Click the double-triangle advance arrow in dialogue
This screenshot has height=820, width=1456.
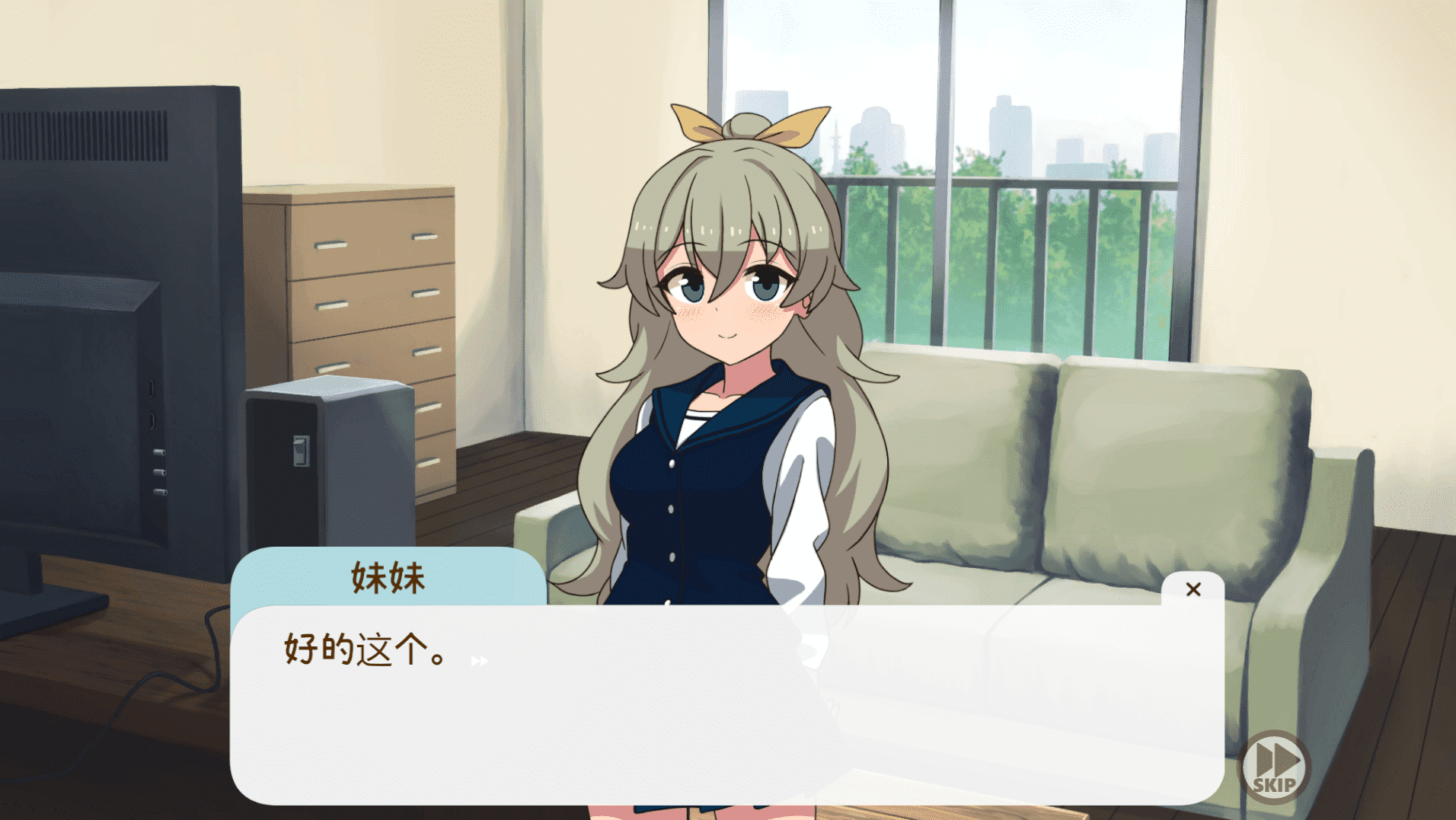(478, 662)
